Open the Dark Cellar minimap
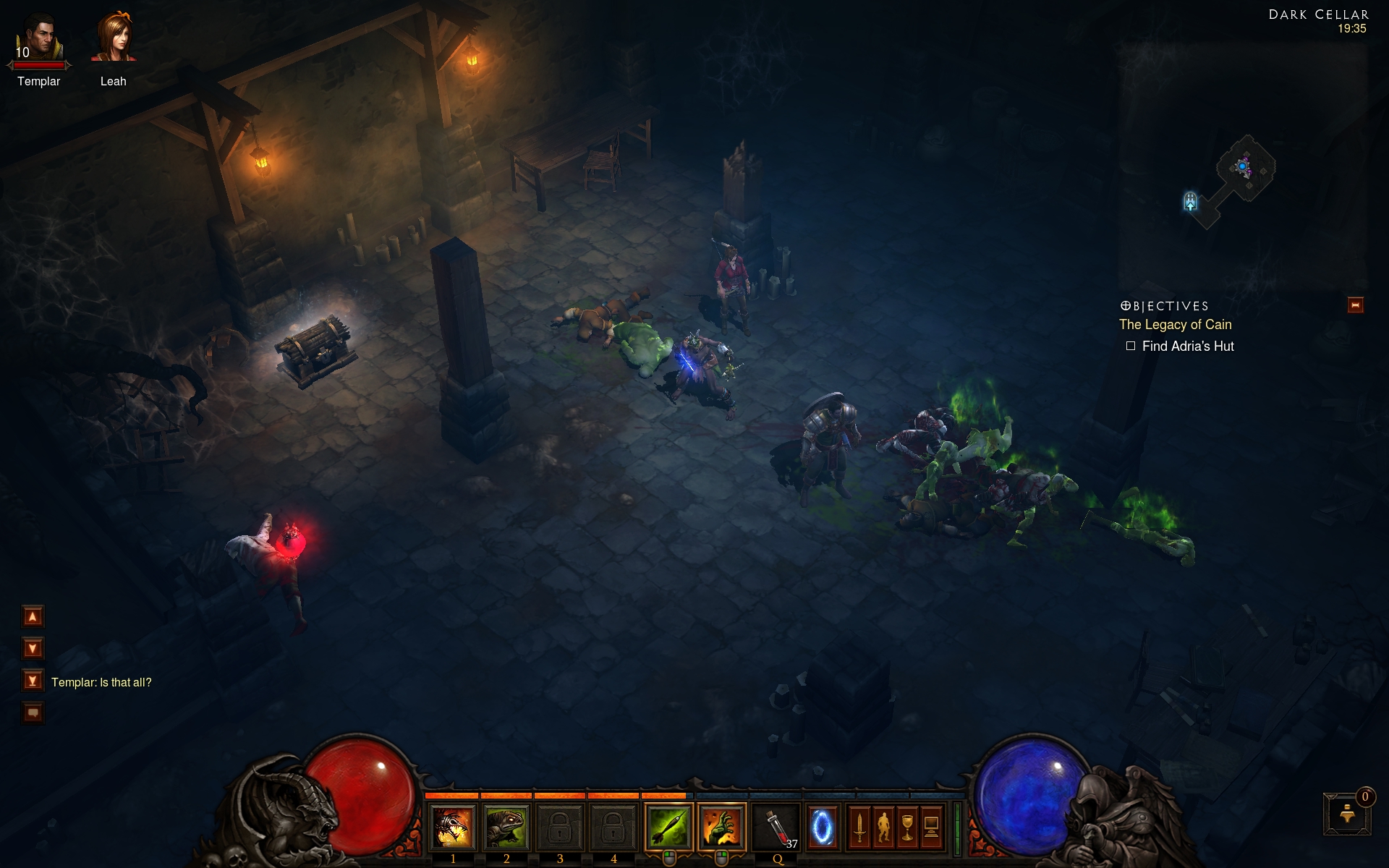Viewport: 1389px width, 868px height. click(1241, 174)
